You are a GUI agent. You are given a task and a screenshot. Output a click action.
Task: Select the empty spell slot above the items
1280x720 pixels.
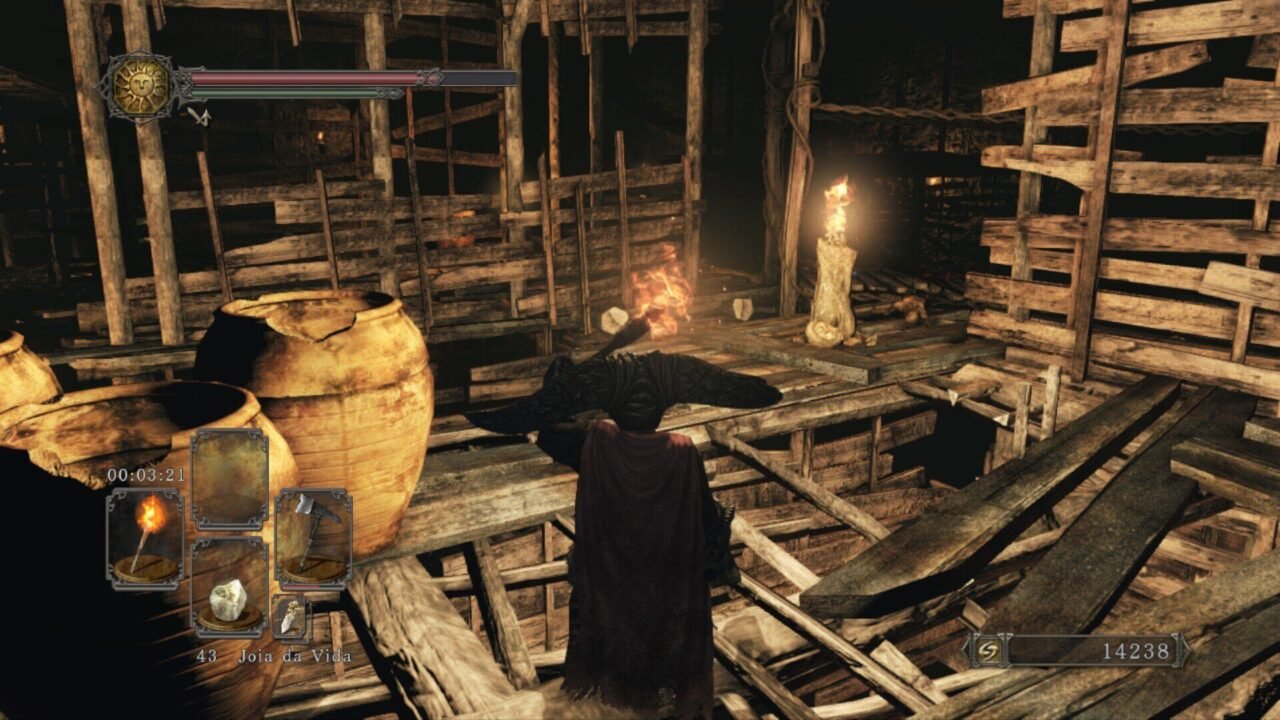click(x=229, y=480)
